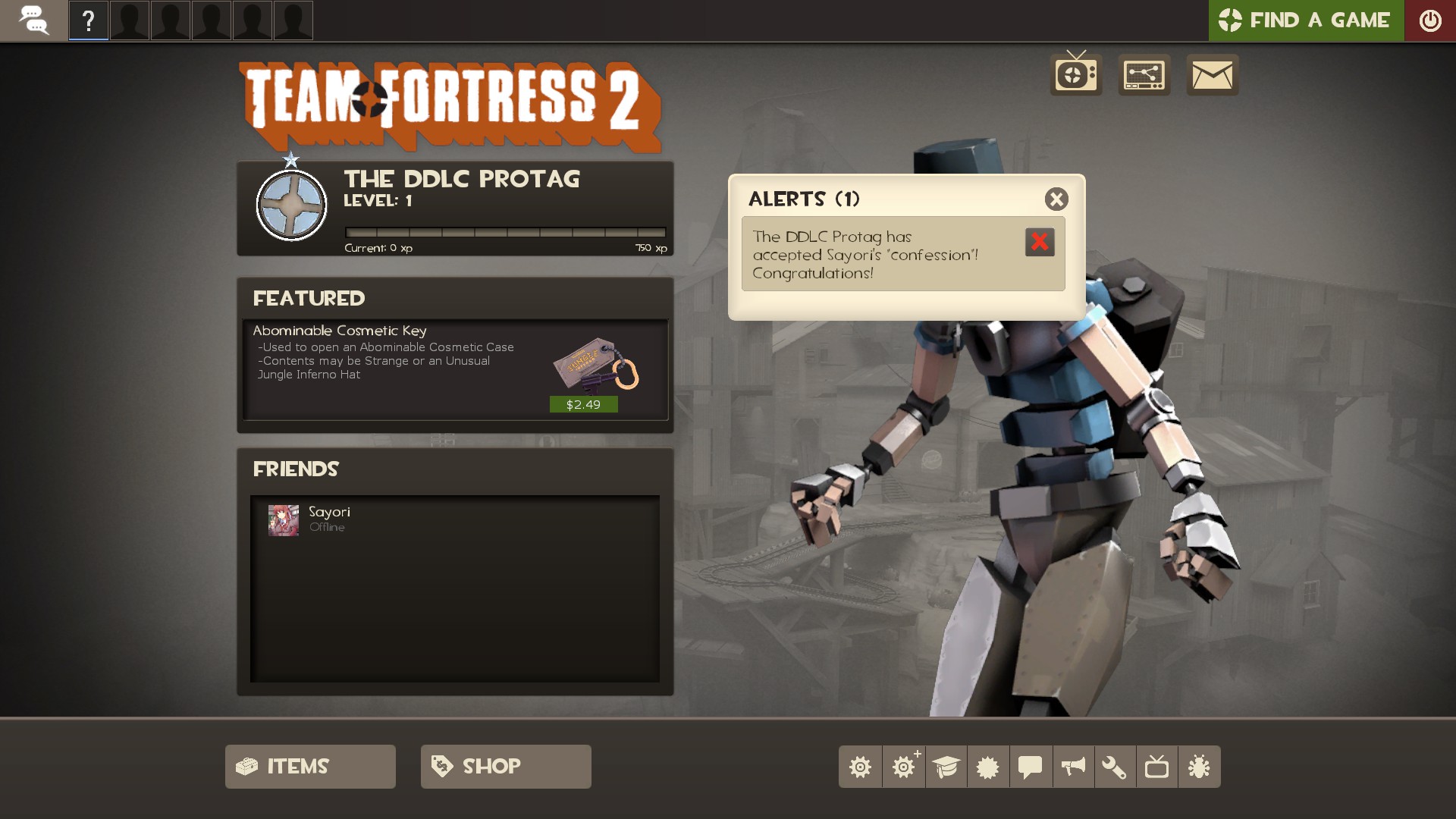Open the workshop monitor icon beside the TV

point(1144,75)
